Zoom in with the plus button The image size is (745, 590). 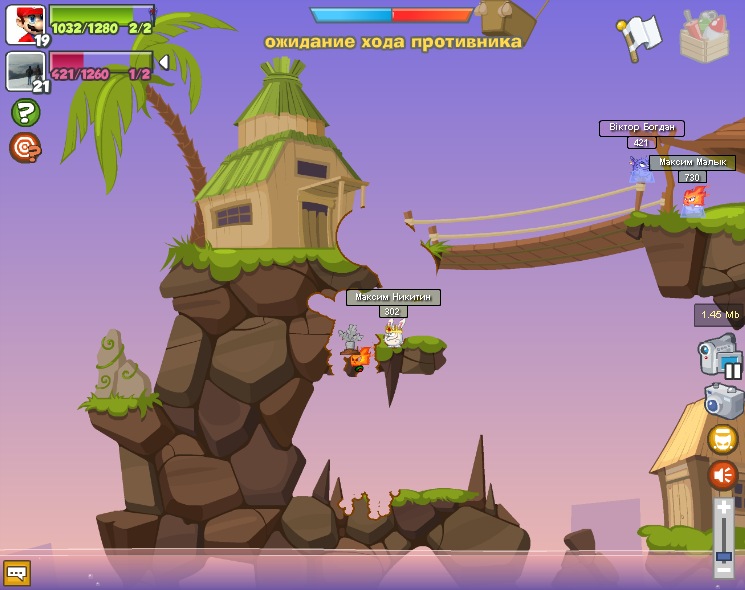[723, 509]
